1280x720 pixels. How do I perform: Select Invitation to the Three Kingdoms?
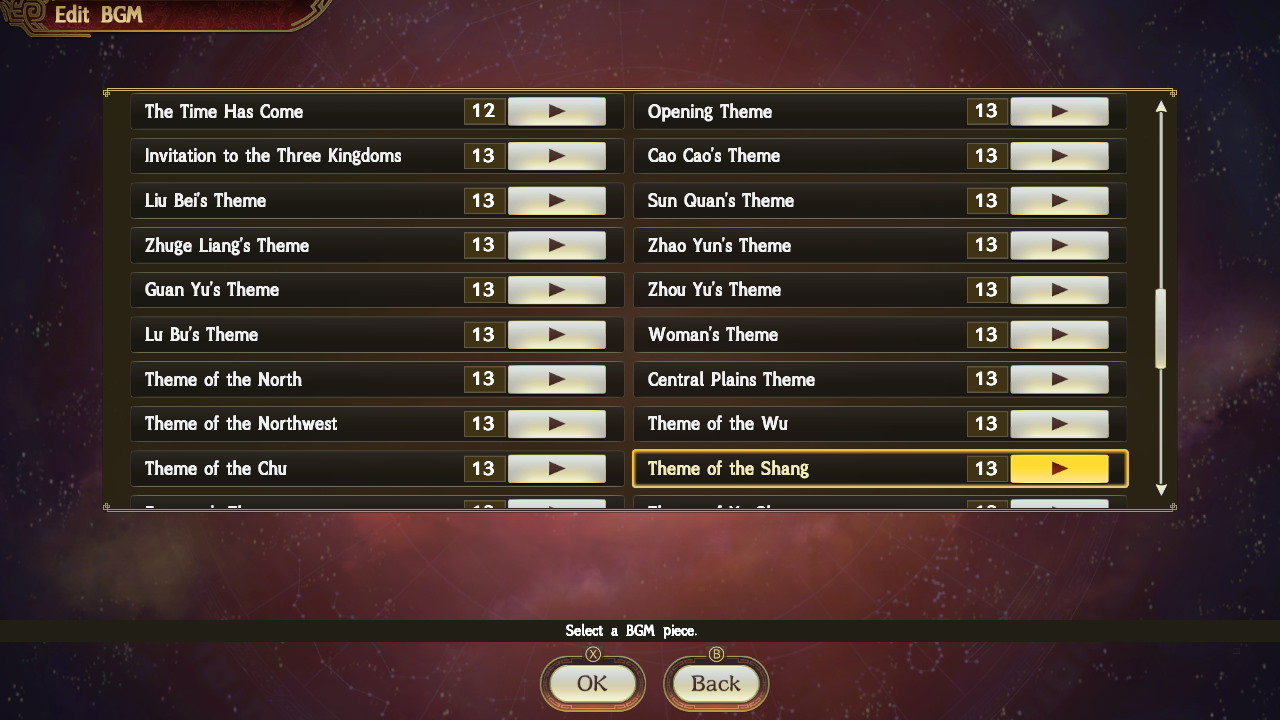[x=280, y=156]
